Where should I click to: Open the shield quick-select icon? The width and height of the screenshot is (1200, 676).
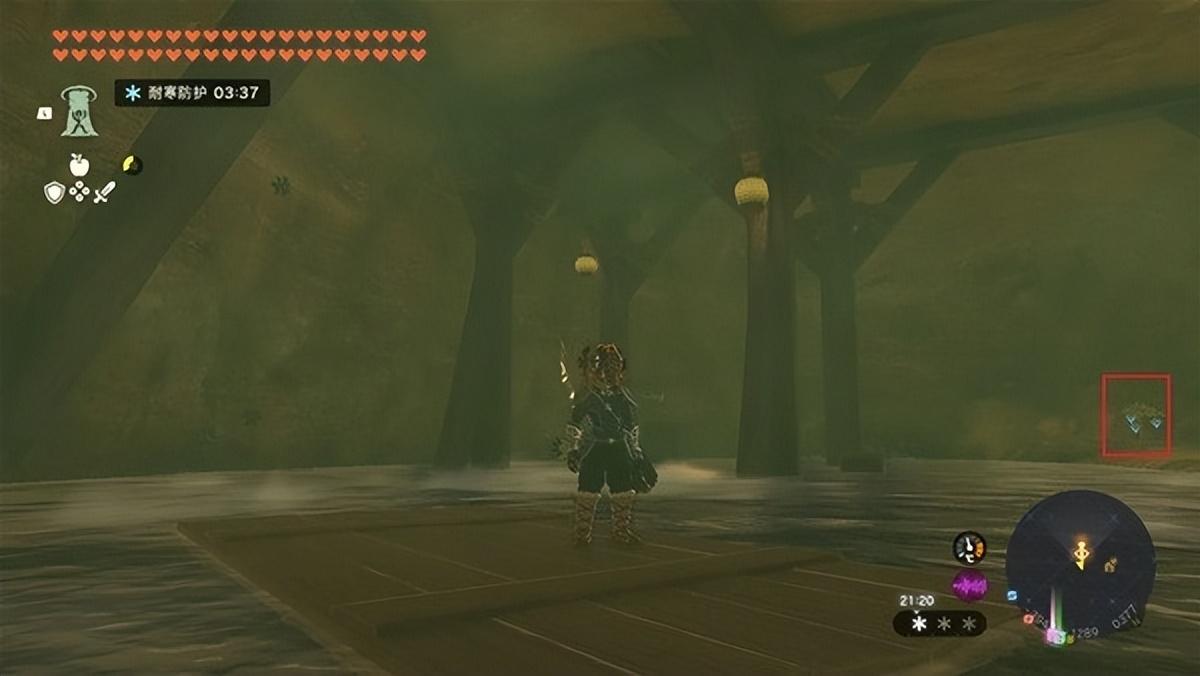[54, 192]
